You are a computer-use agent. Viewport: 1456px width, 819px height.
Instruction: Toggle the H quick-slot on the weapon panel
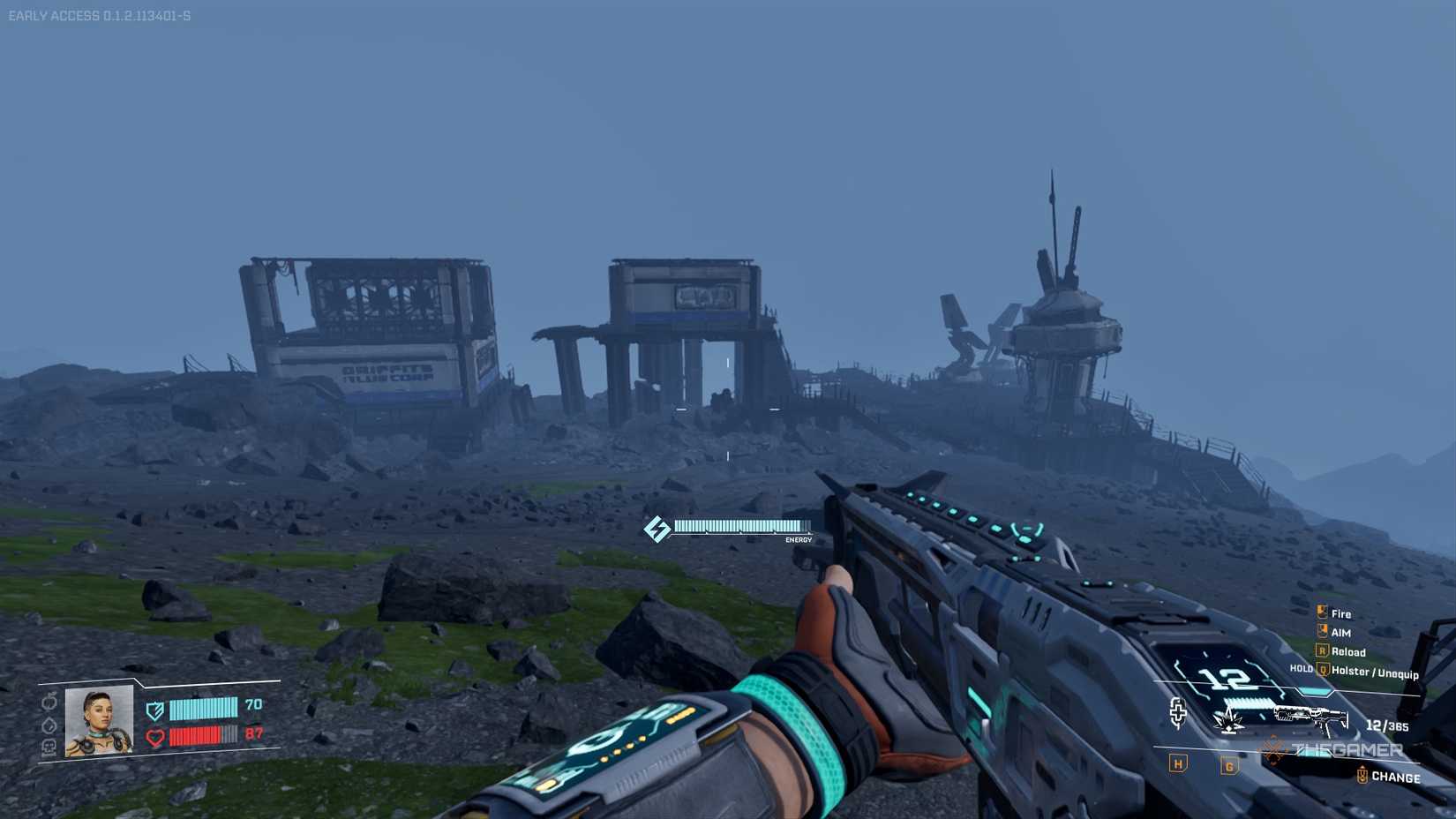coord(1178,763)
